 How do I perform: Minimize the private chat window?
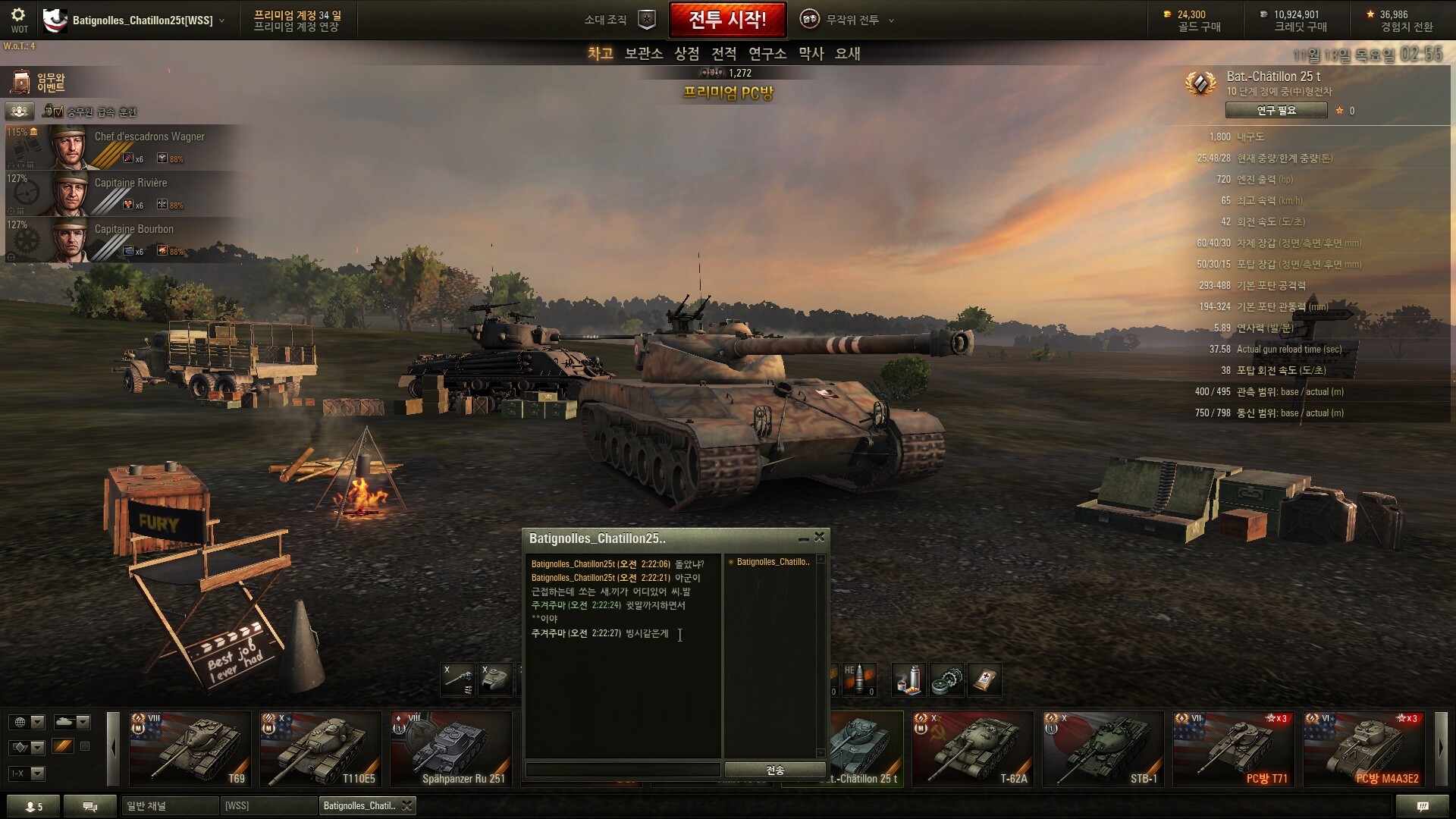pyautogui.click(x=803, y=539)
